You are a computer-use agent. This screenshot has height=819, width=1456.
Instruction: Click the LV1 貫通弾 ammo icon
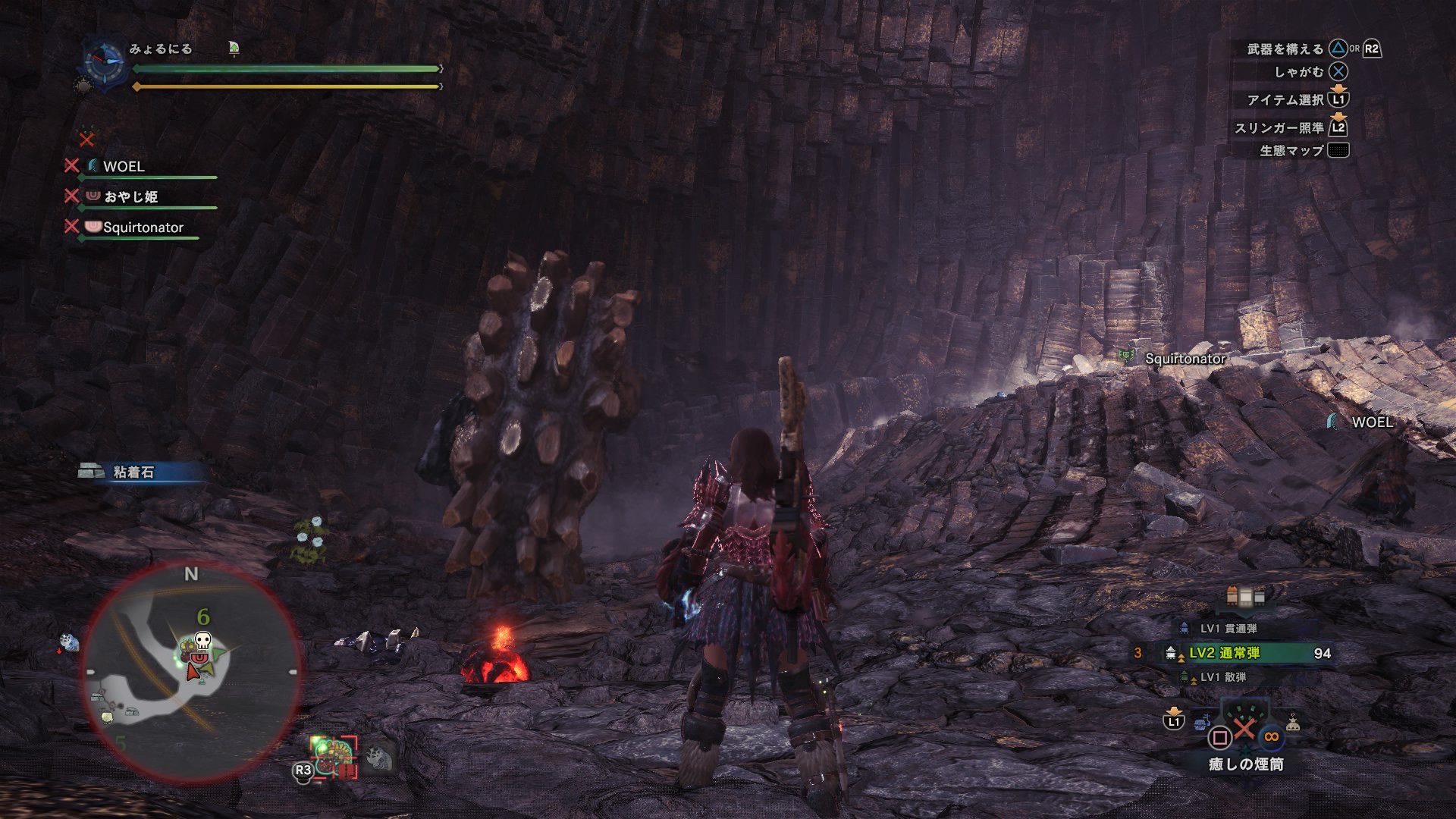pyautogui.click(x=1183, y=626)
